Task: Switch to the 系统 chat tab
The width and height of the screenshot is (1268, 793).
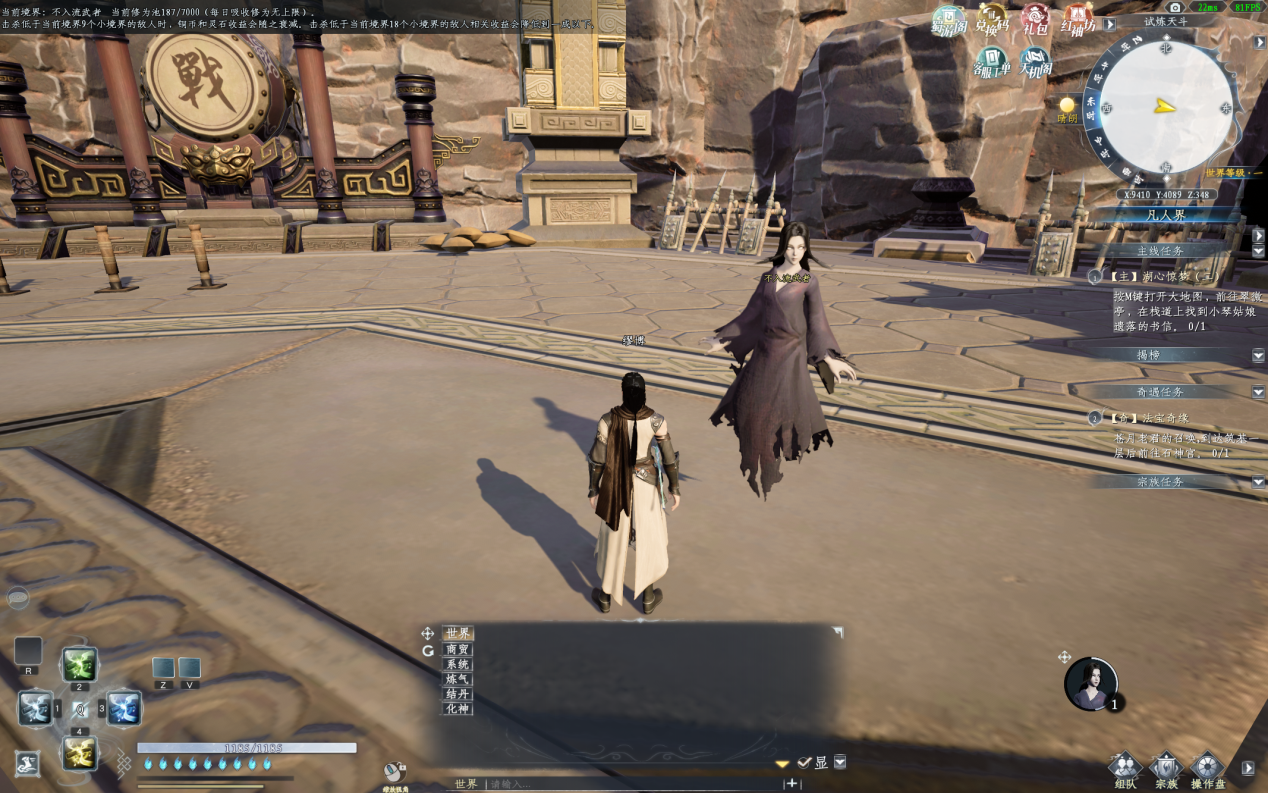Action: 458,664
